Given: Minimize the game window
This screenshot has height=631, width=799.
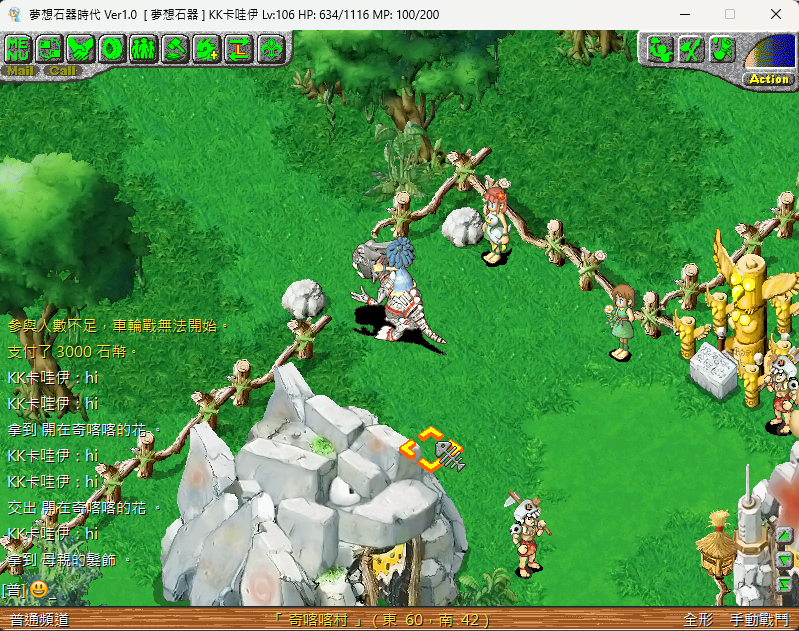Looking at the screenshot, I should pos(684,14).
